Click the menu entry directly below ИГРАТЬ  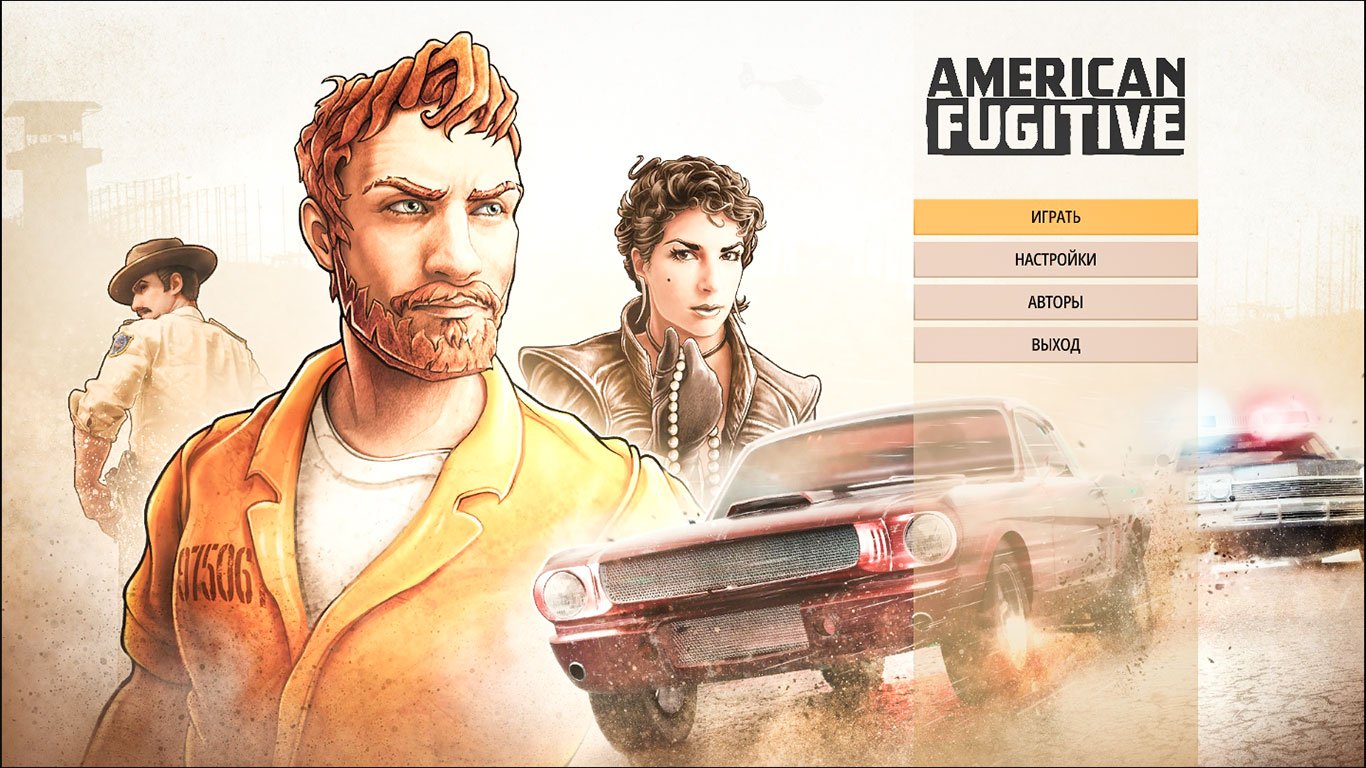1054,260
